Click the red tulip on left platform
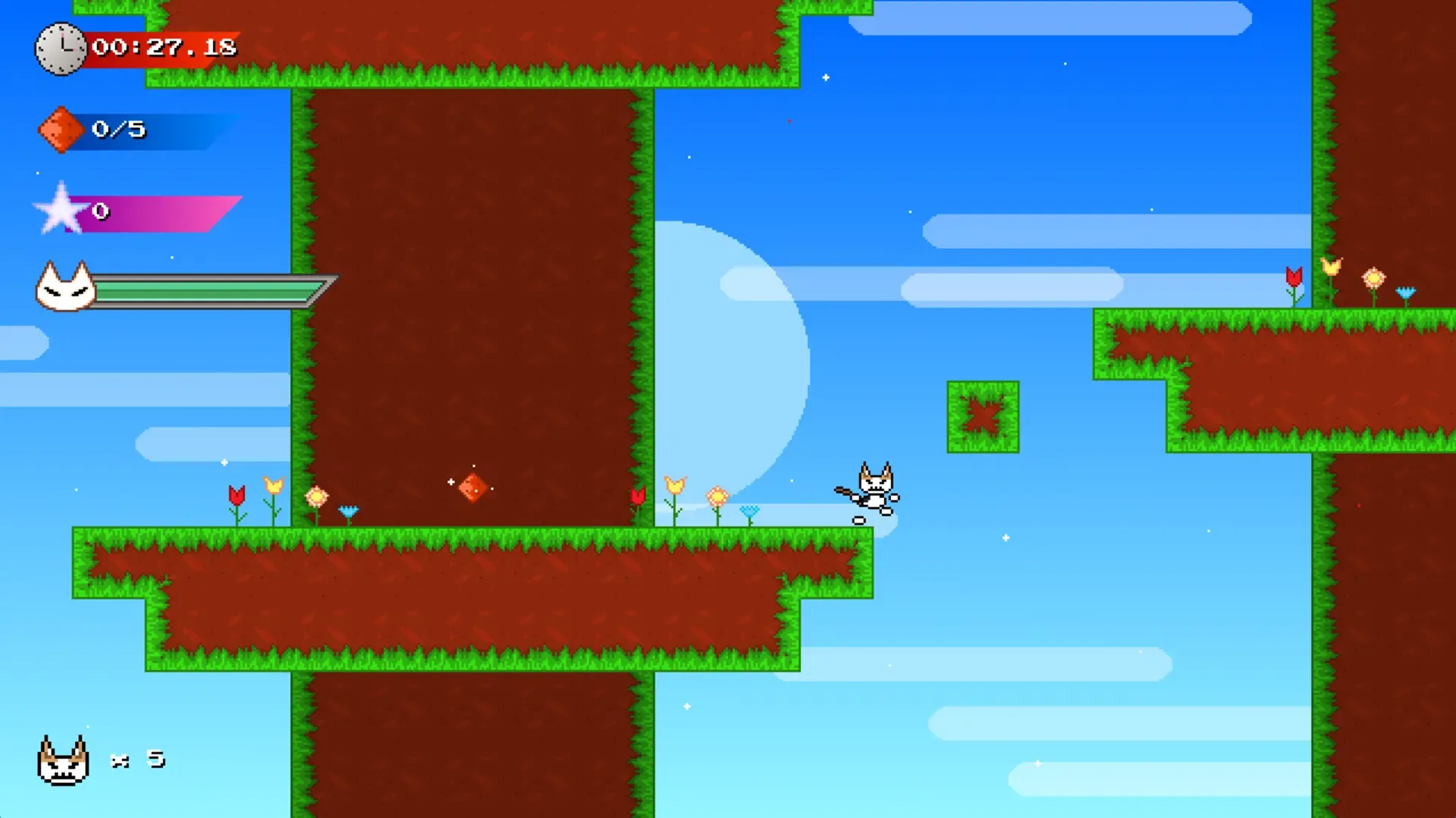 tap(238, 497)
